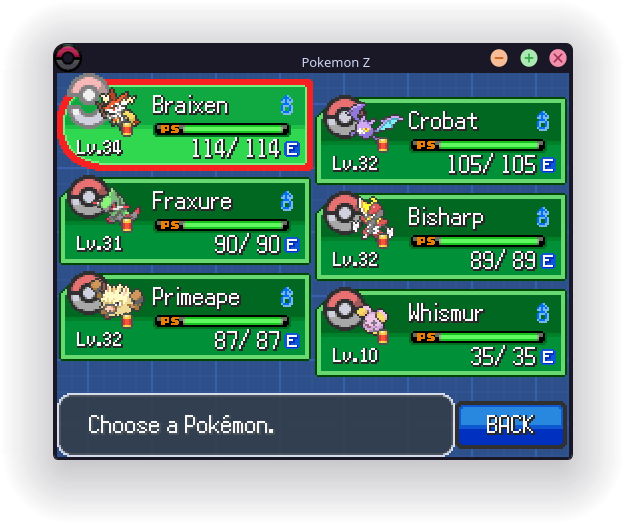Minimize the Pokemon Z window
The width and height of the screenshot is (626, 526).
tap(499, 58)
